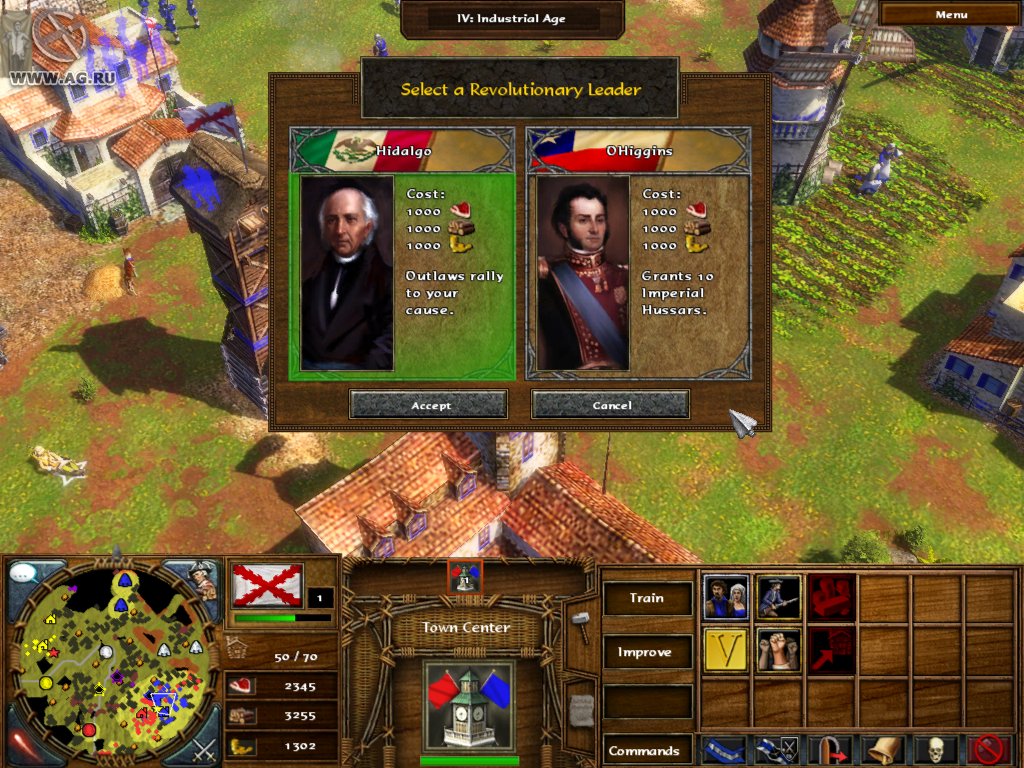The height and width of the screenshot is (768, 1024).
Task: Click the Home City flag
Action: 267,584
